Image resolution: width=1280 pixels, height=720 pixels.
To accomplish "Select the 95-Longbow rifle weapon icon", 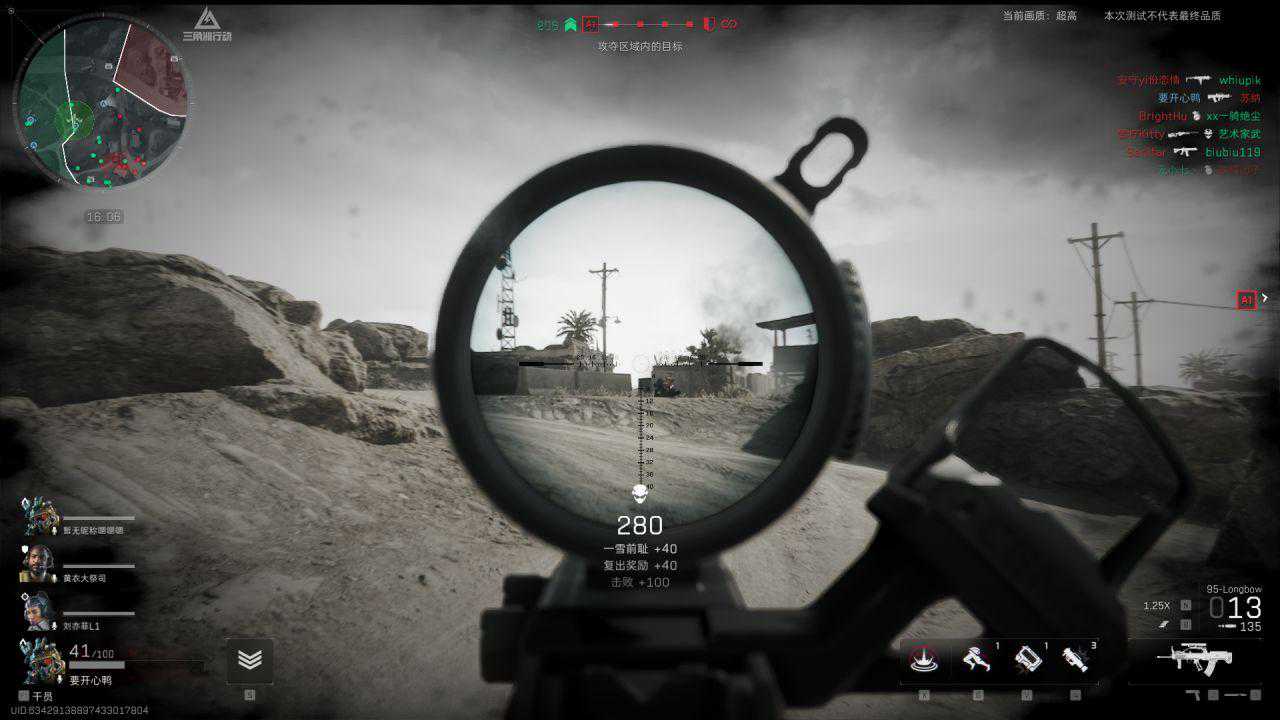I will 1194,658.
